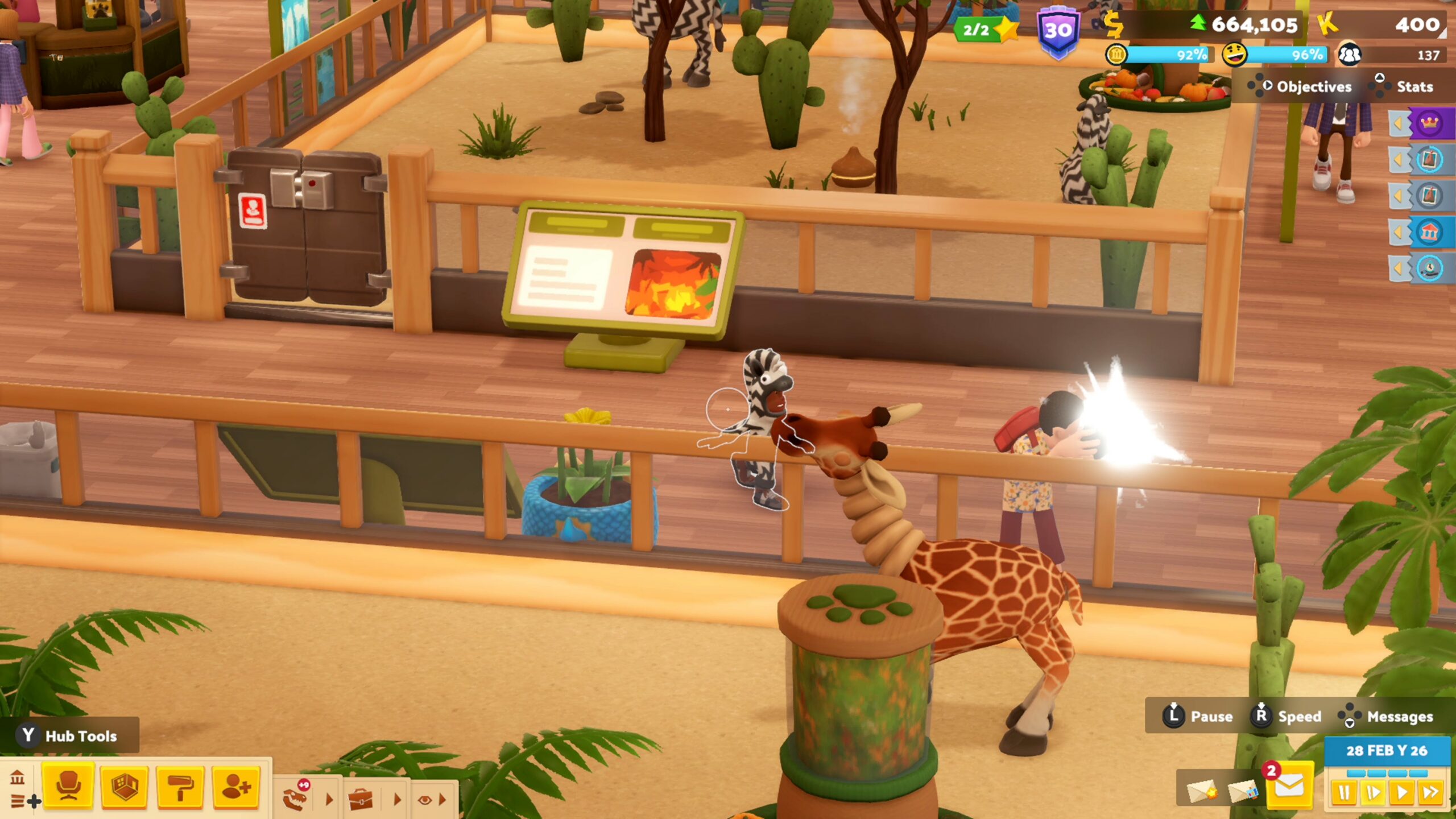Set game speed to normal play

point(1401,792)
